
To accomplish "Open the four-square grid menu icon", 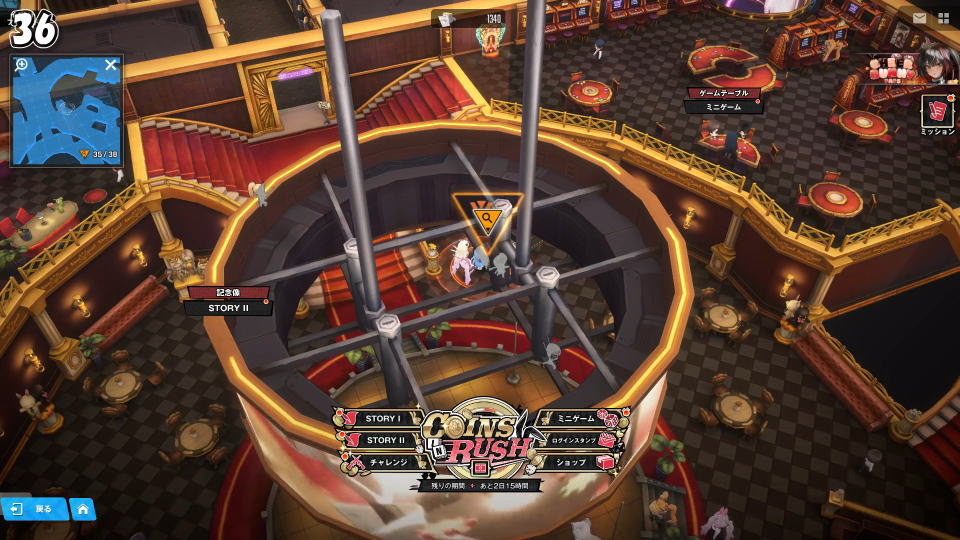I will (x=943, y=18).
